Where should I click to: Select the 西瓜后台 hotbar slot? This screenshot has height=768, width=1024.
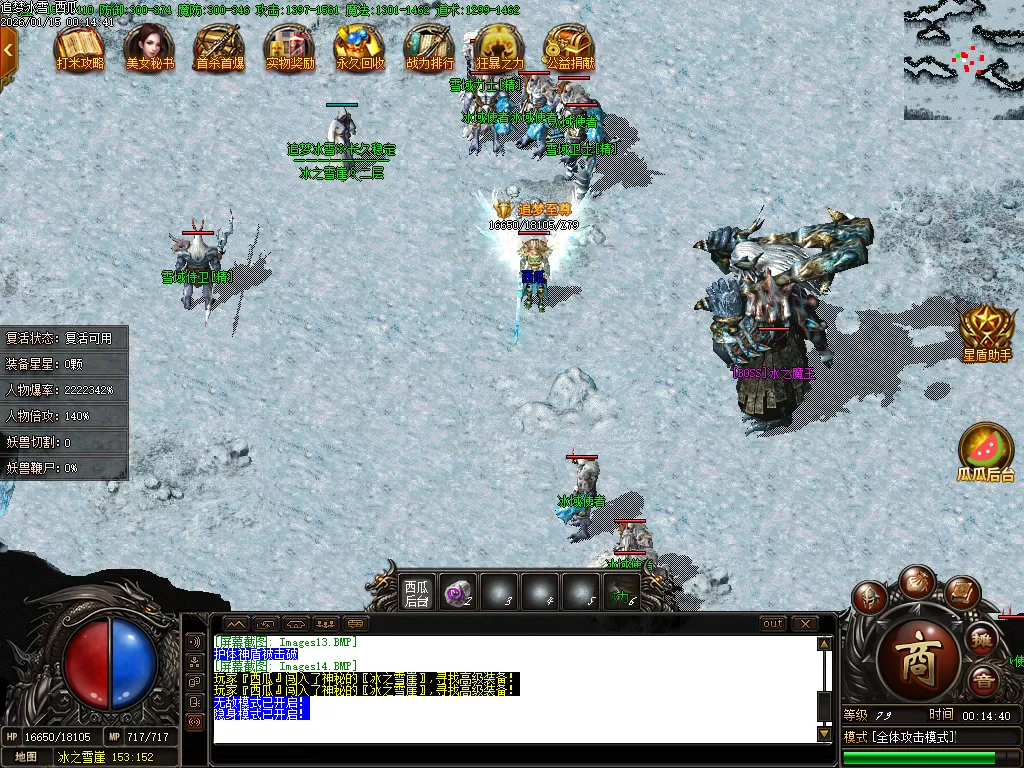point(416,593)
